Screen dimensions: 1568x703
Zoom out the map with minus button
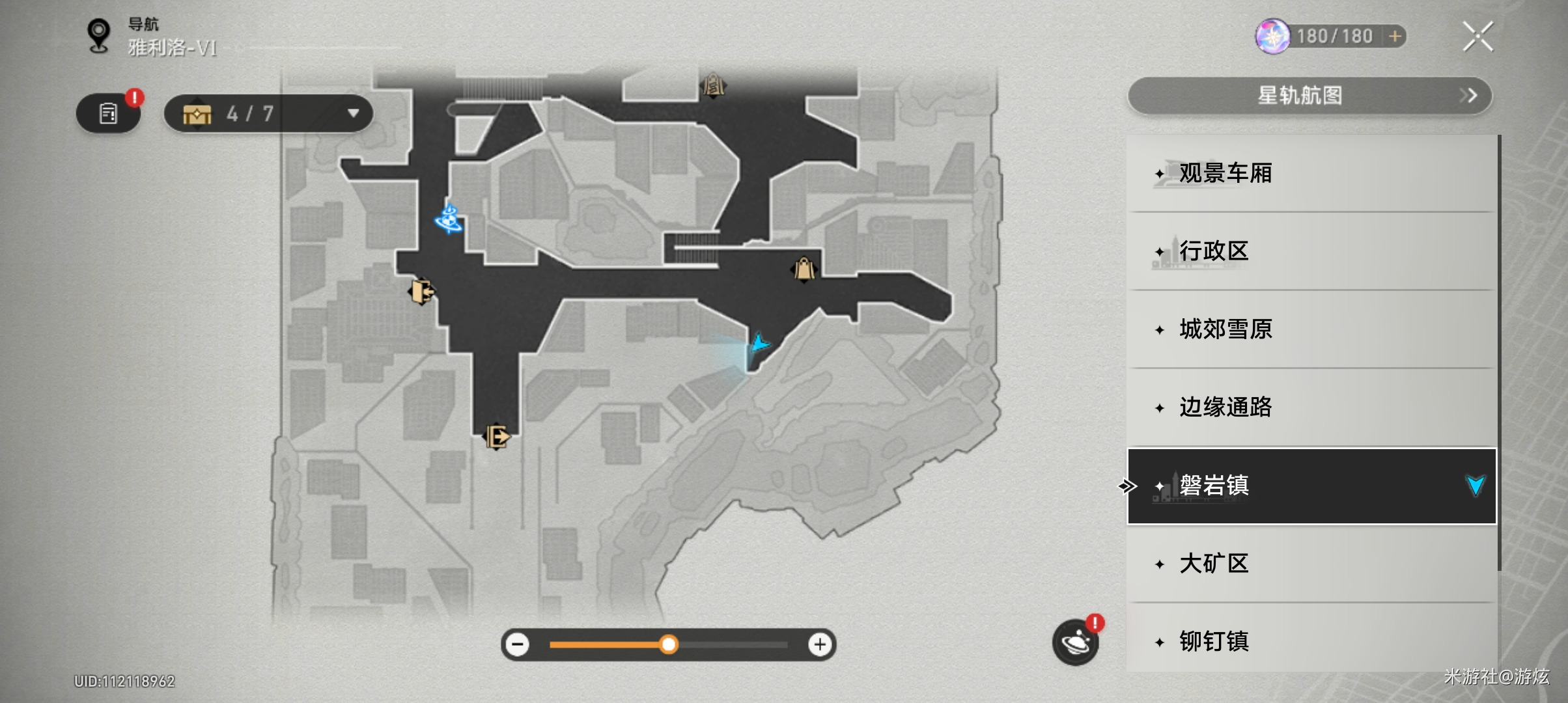518,644
